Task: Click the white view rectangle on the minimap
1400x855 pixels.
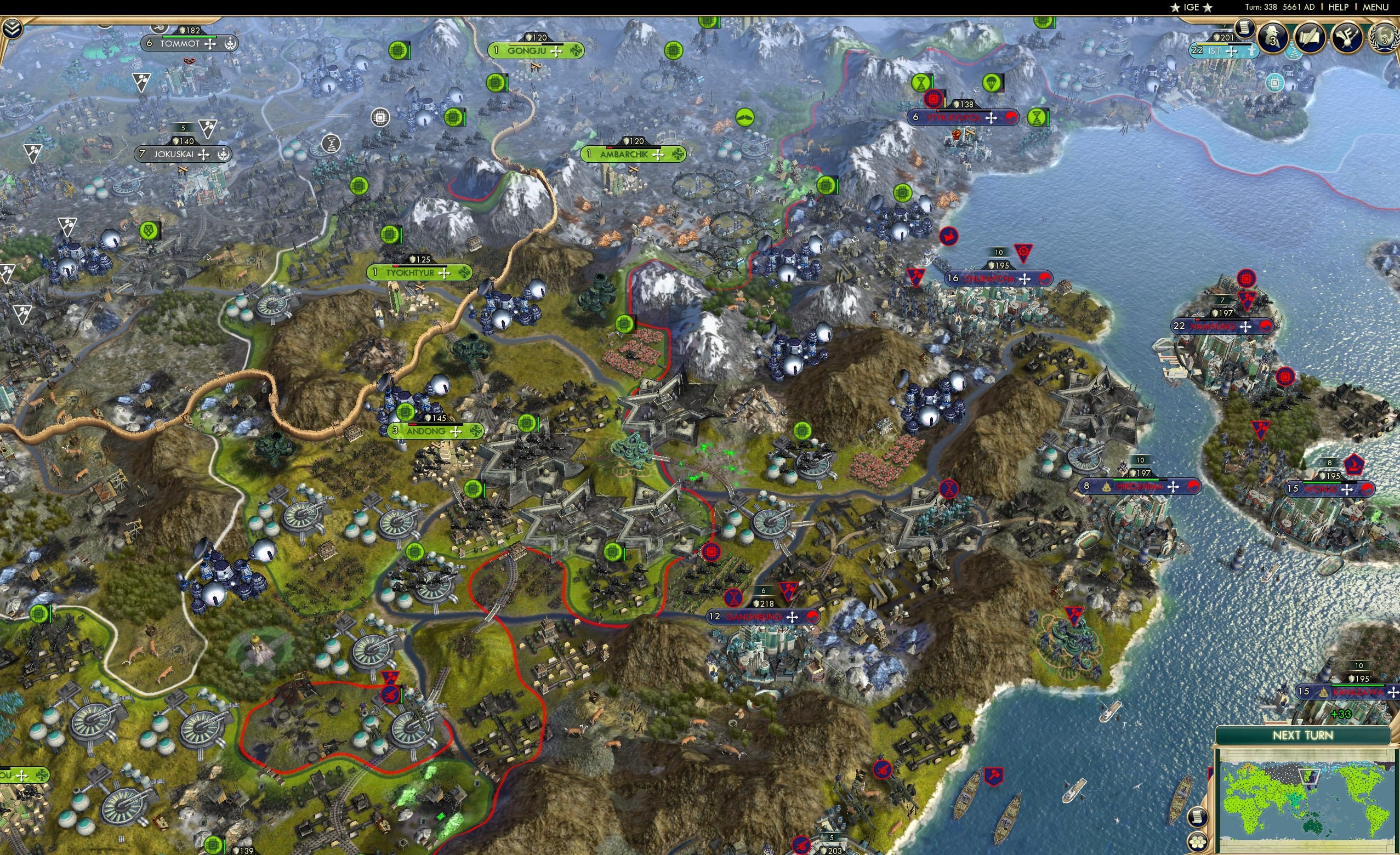Action: click(1309, 777)
